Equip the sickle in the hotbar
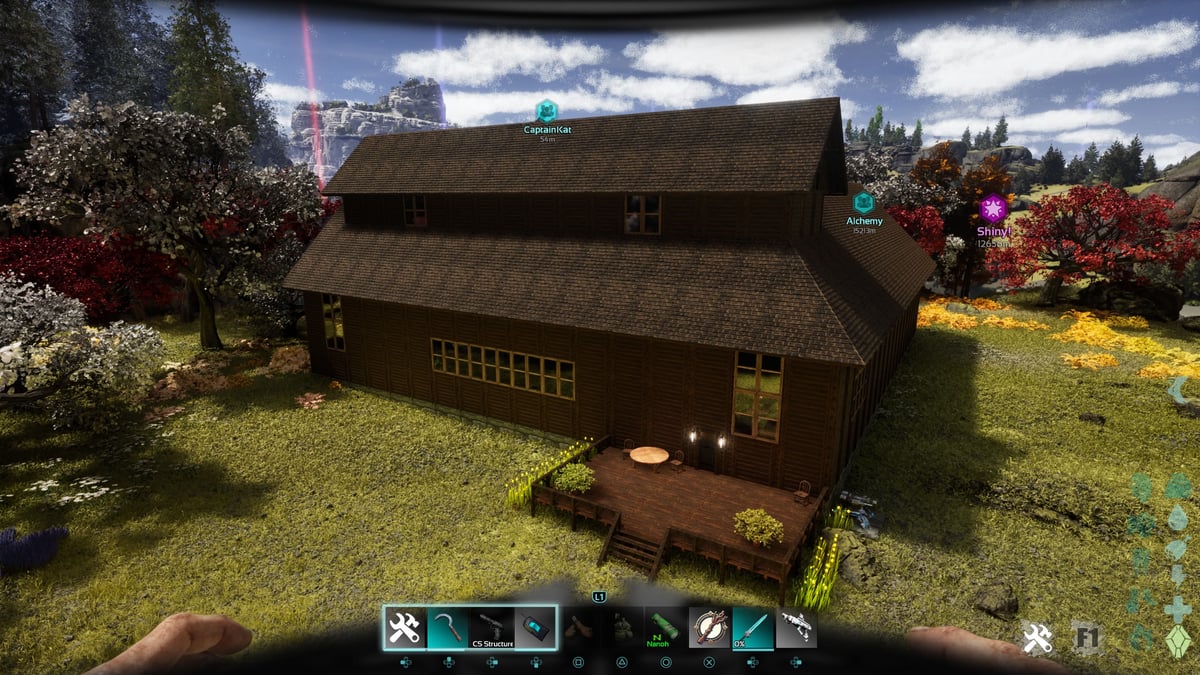Screen dimensions: 1200x675 point(448,628)
